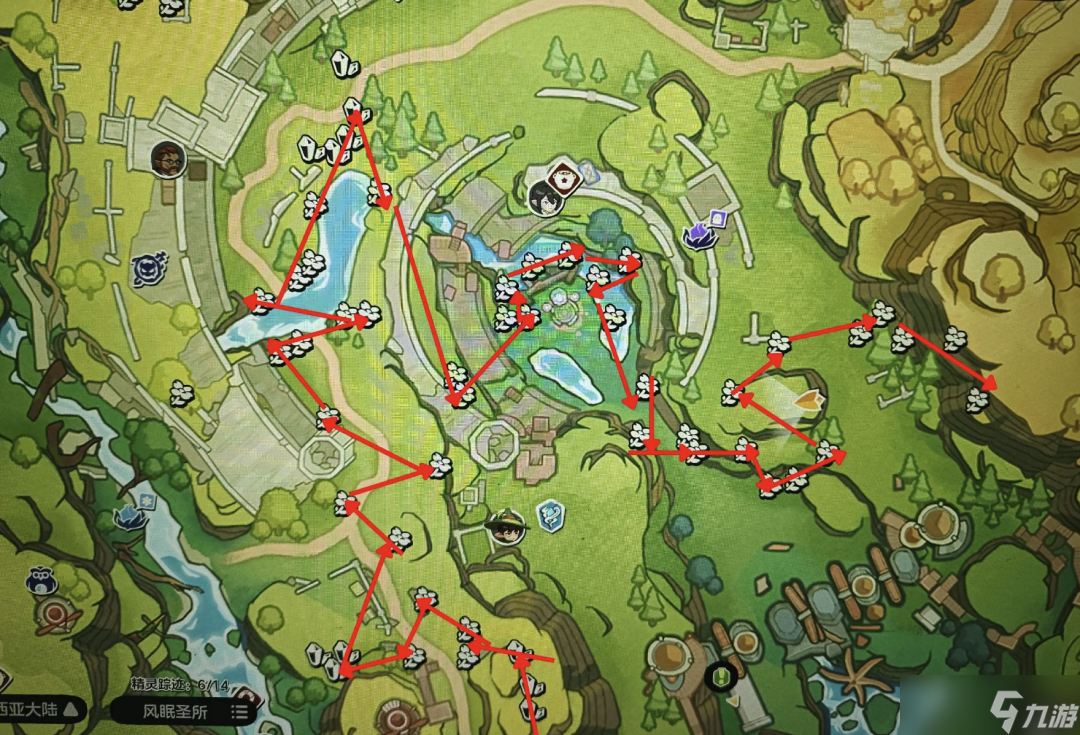The height and width of the screenshot is (735, 1080).
Task: Open the 西亚大陆 region selector
Action: click(x=40, y=710)
